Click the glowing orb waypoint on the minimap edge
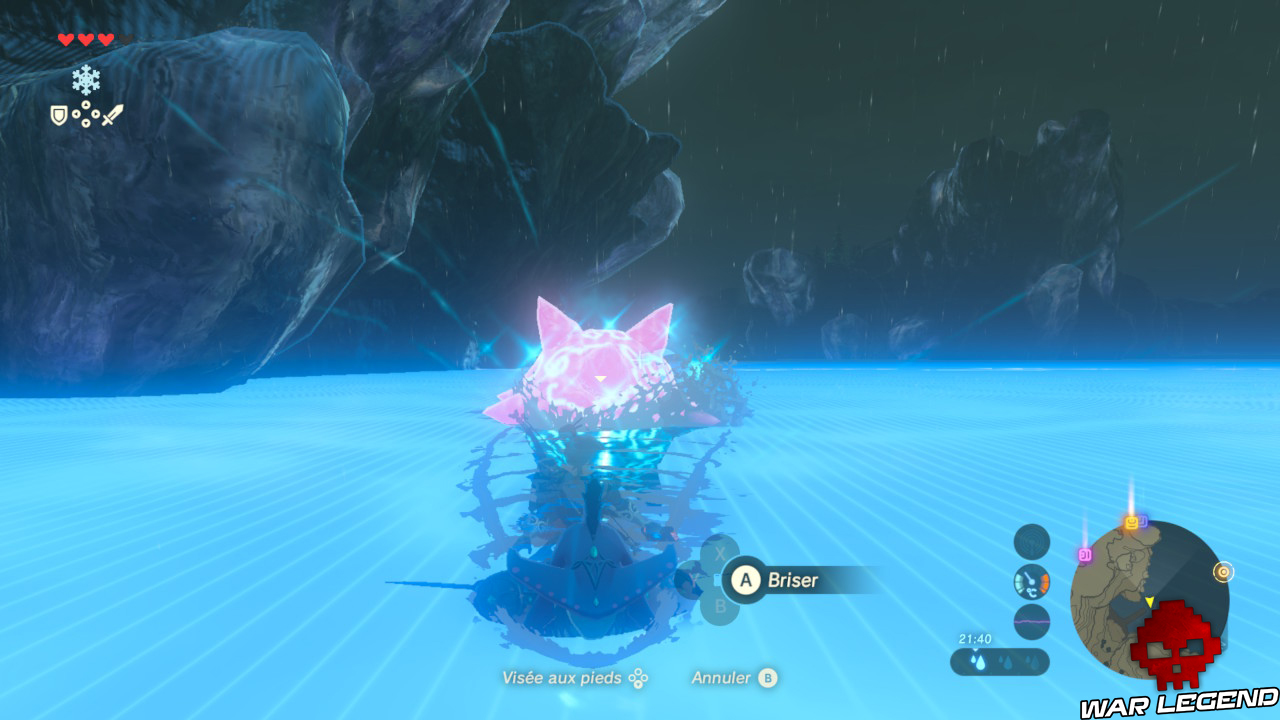This screenshot has width=1280, height=720. click(x=1223, y=572)
